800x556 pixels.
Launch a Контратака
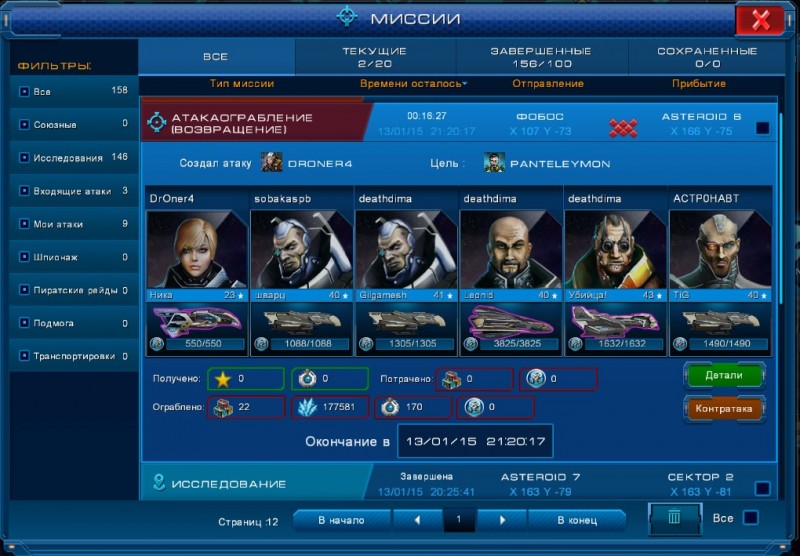tap(725, 408)
